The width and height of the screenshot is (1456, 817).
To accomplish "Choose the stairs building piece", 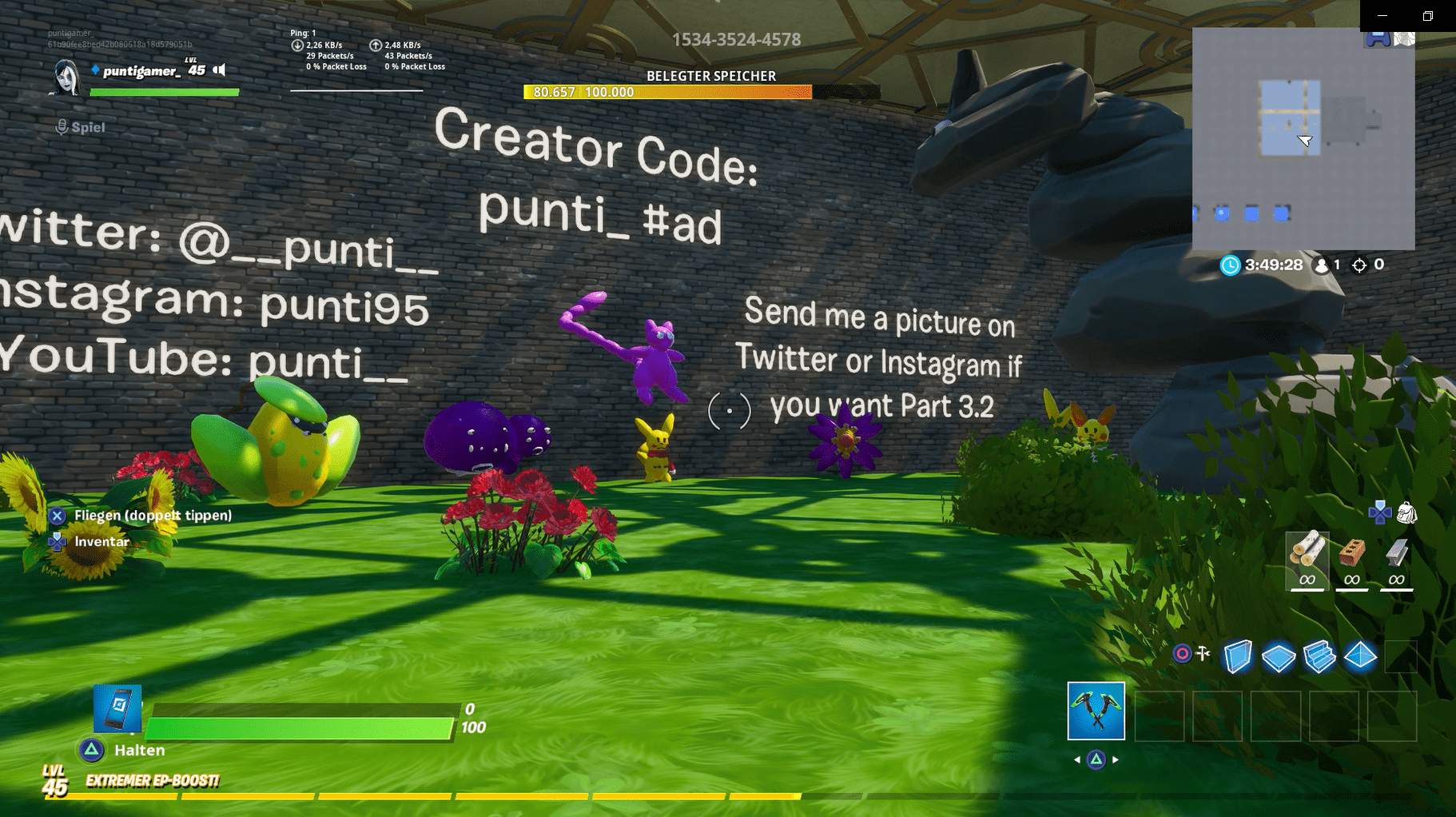I will pyautogui.click(x=1319, y=657).
